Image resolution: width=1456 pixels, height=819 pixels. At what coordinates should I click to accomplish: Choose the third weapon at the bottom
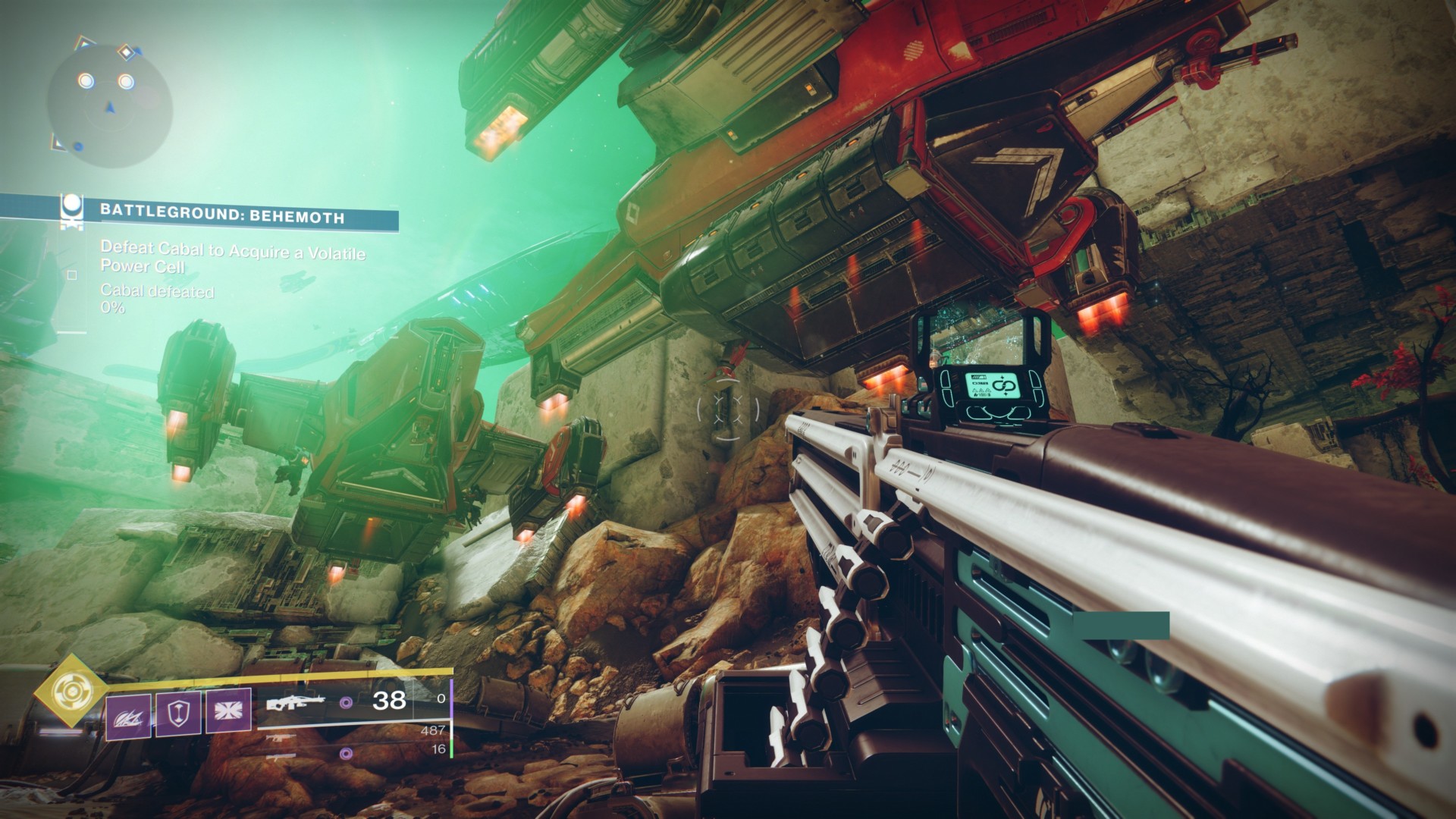282,756
